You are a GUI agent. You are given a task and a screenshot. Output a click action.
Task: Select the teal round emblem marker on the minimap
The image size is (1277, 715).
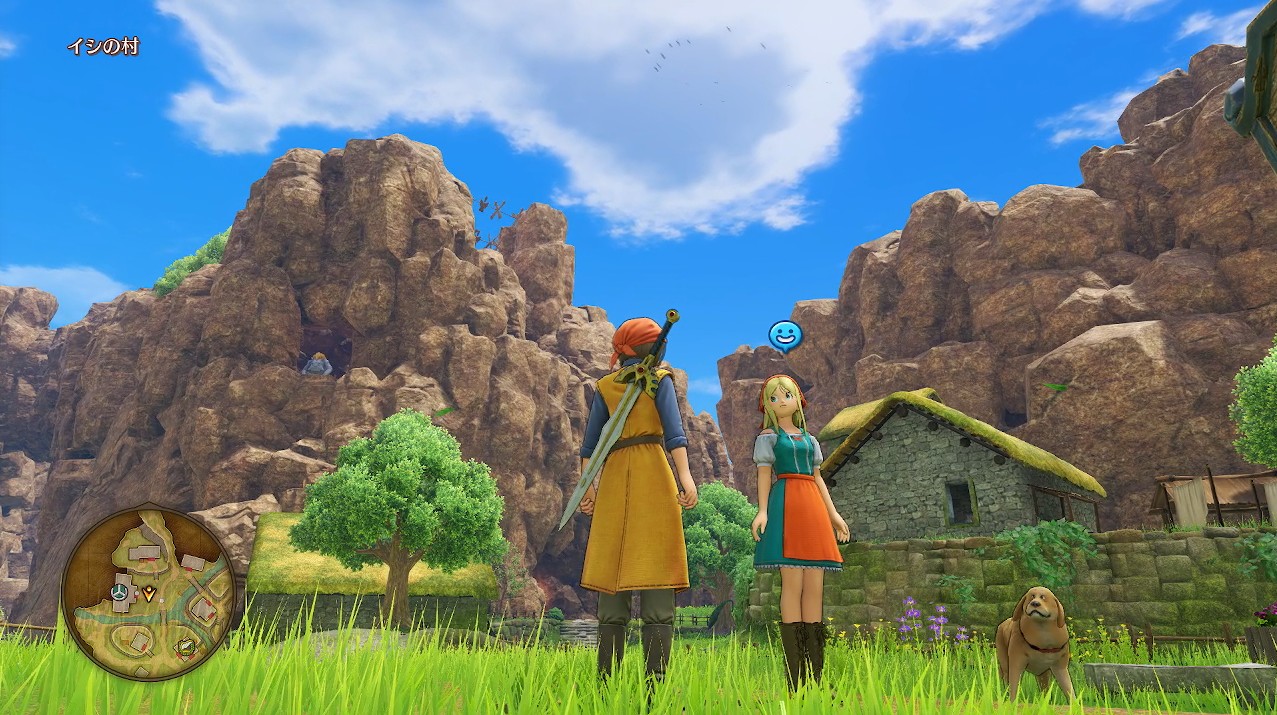tap(120, 592)
